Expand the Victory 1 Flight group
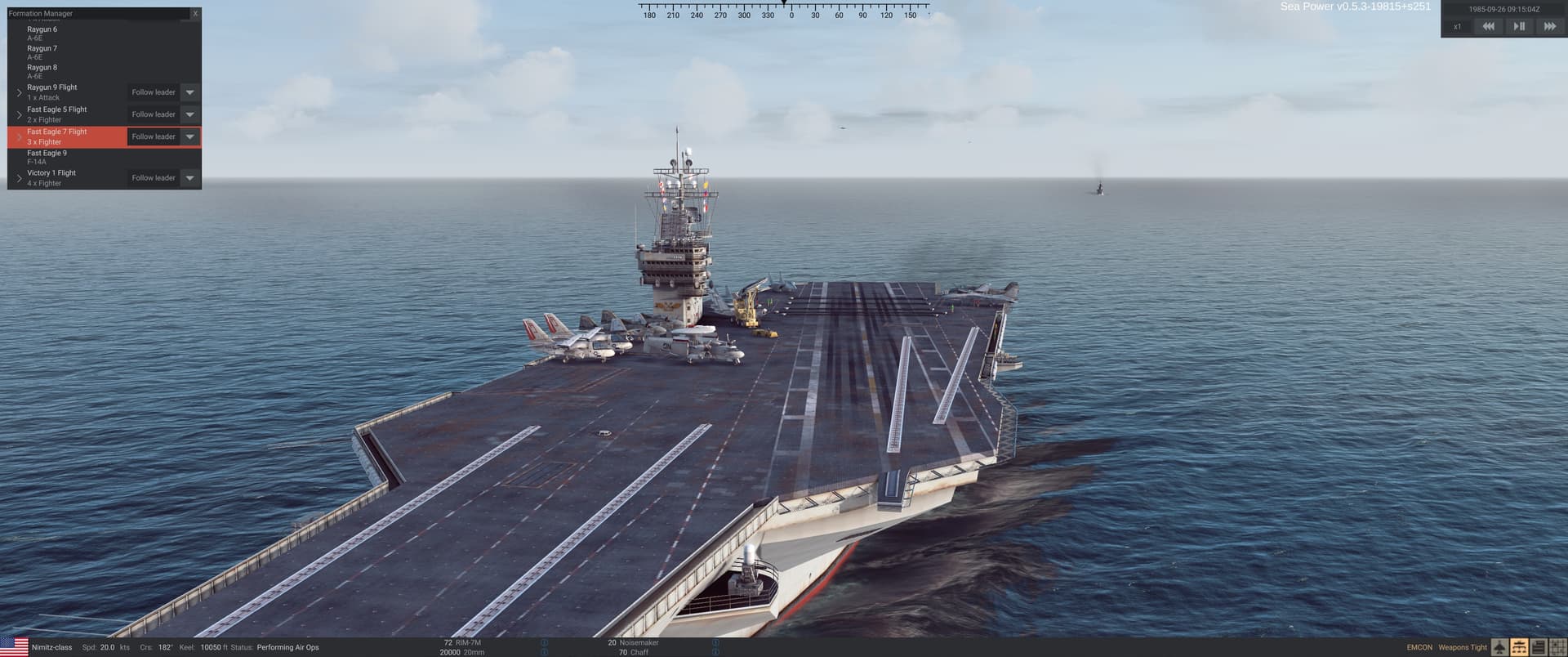The image size is (1568, 657). [x=20, y=178]
